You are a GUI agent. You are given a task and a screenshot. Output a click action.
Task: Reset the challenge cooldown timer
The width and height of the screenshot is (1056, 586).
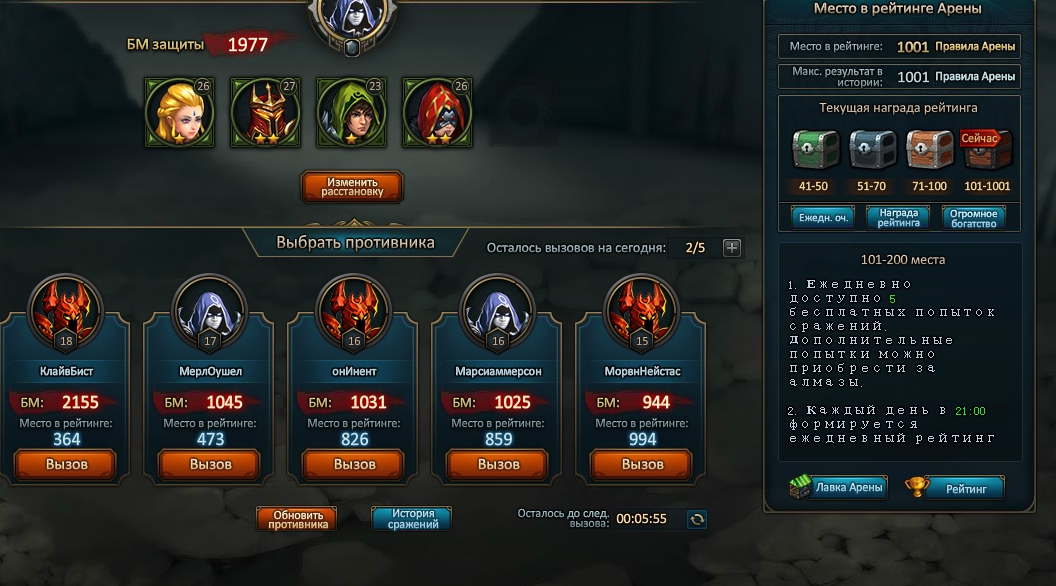click(697, 519)
